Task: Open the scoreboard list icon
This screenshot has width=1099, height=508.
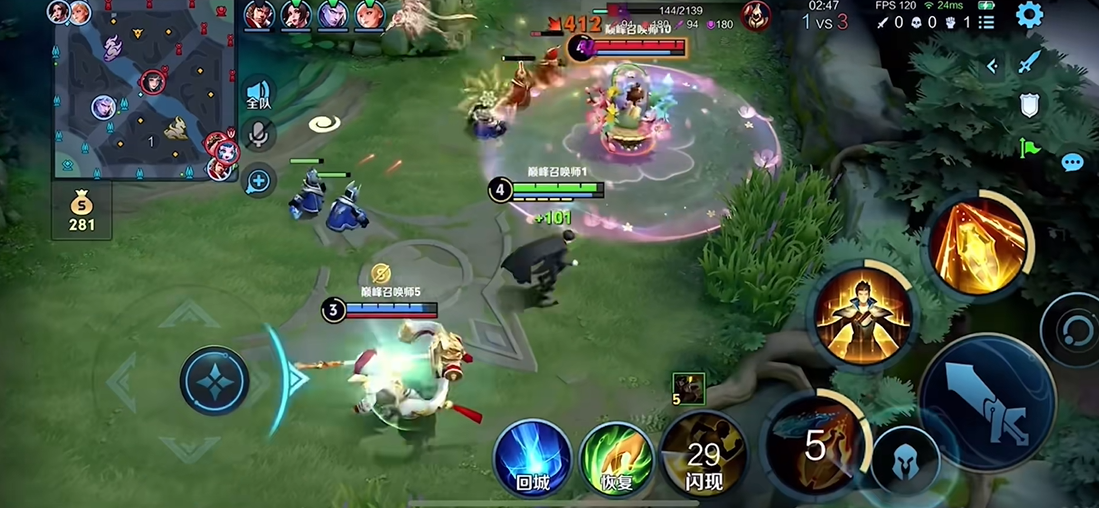Action: pos(987,22)
